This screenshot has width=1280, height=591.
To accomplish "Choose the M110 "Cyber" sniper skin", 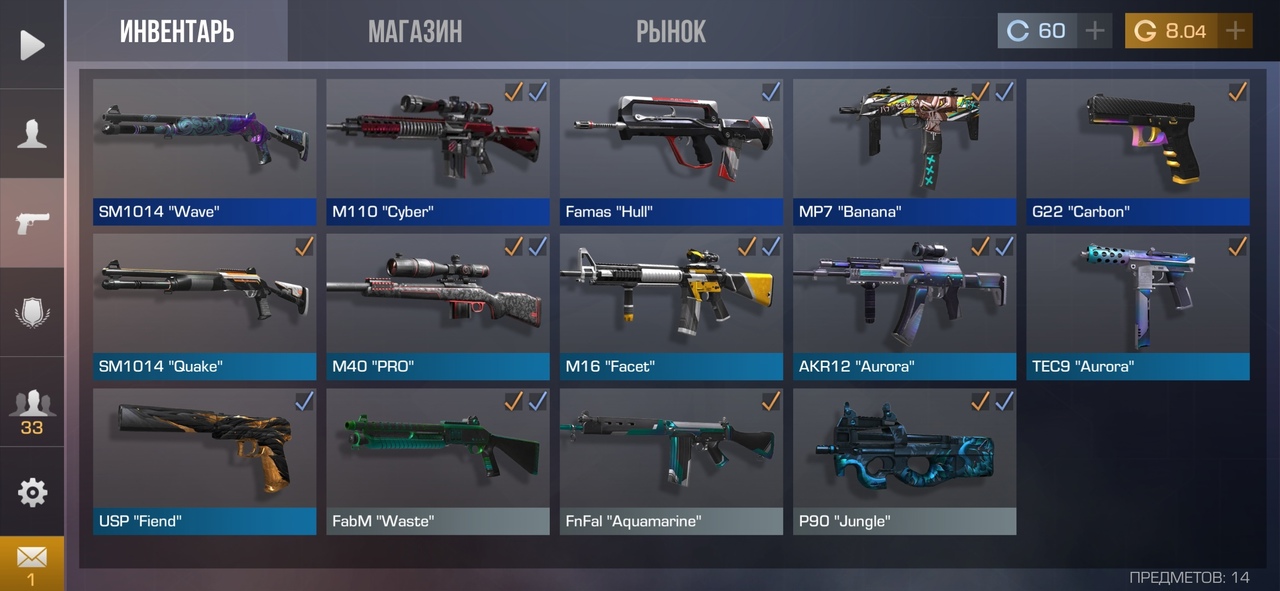I will [438, 150].
